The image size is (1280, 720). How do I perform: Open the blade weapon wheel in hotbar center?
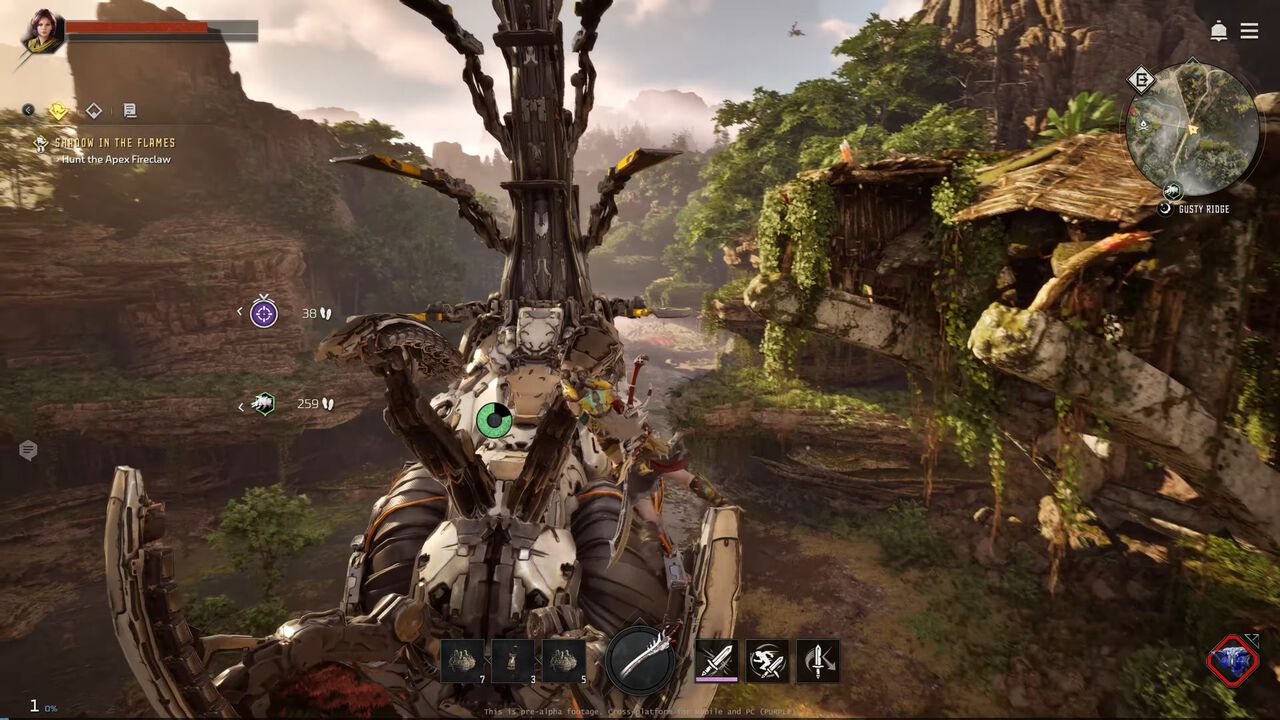pyautogui.click(x=640, y=660)
